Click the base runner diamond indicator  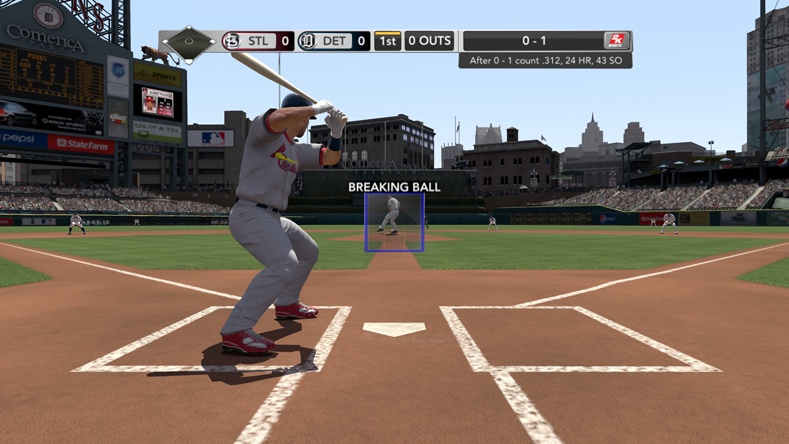[x=189, y=43]
